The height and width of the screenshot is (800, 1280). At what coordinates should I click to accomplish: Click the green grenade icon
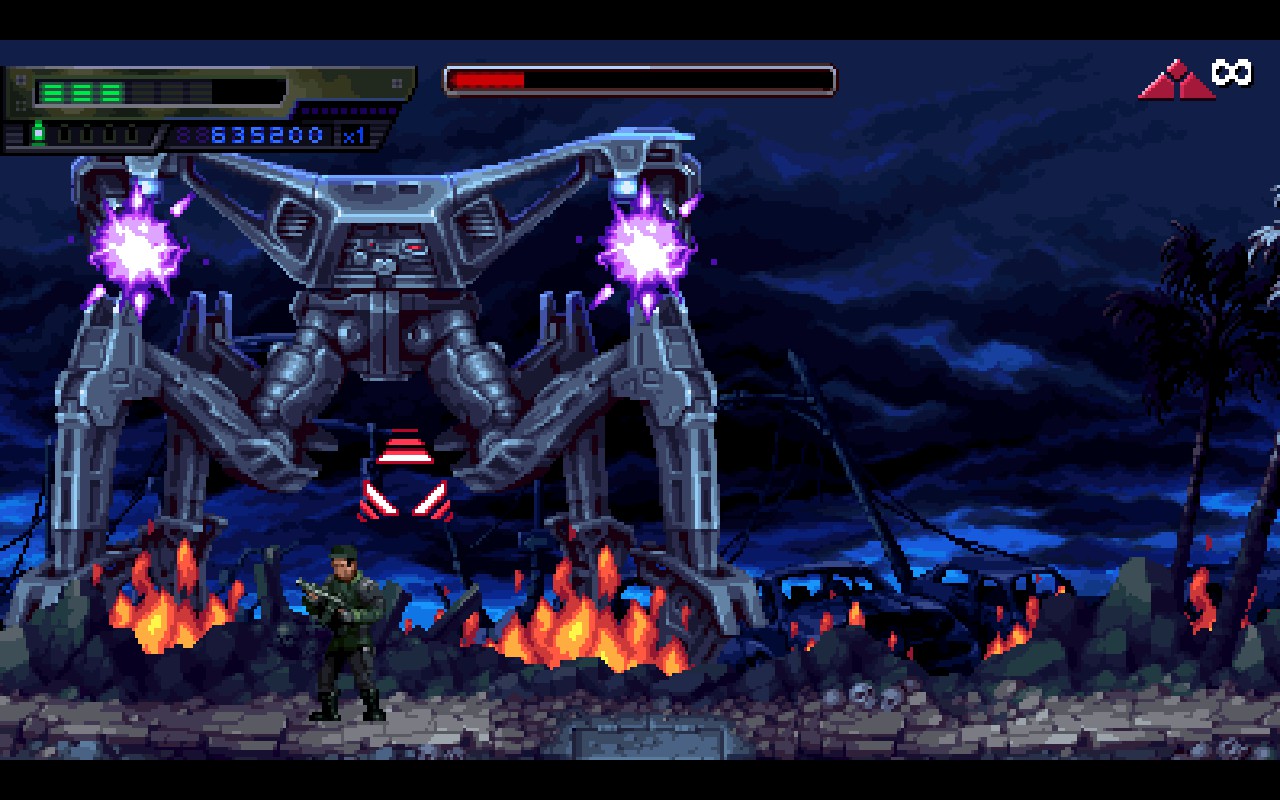click(x=39, y=133)
